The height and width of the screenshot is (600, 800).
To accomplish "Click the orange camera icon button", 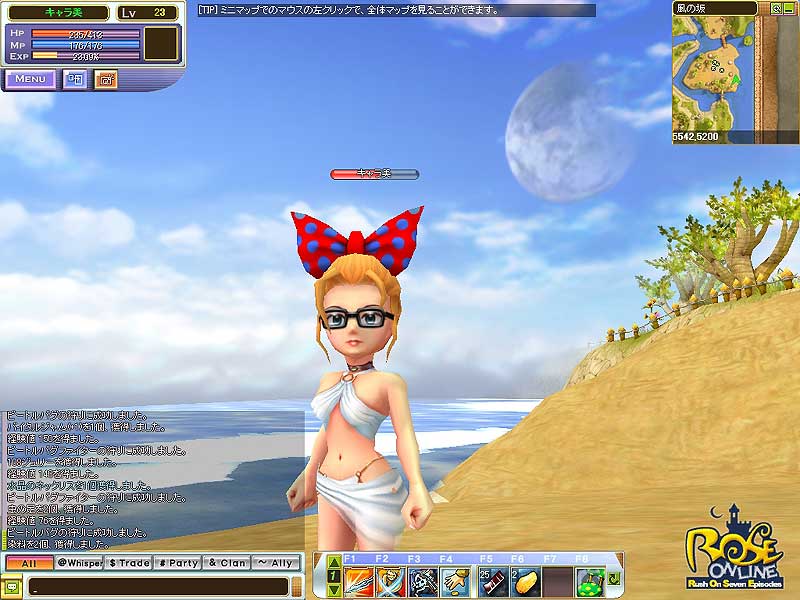I will tap(106, 79).
